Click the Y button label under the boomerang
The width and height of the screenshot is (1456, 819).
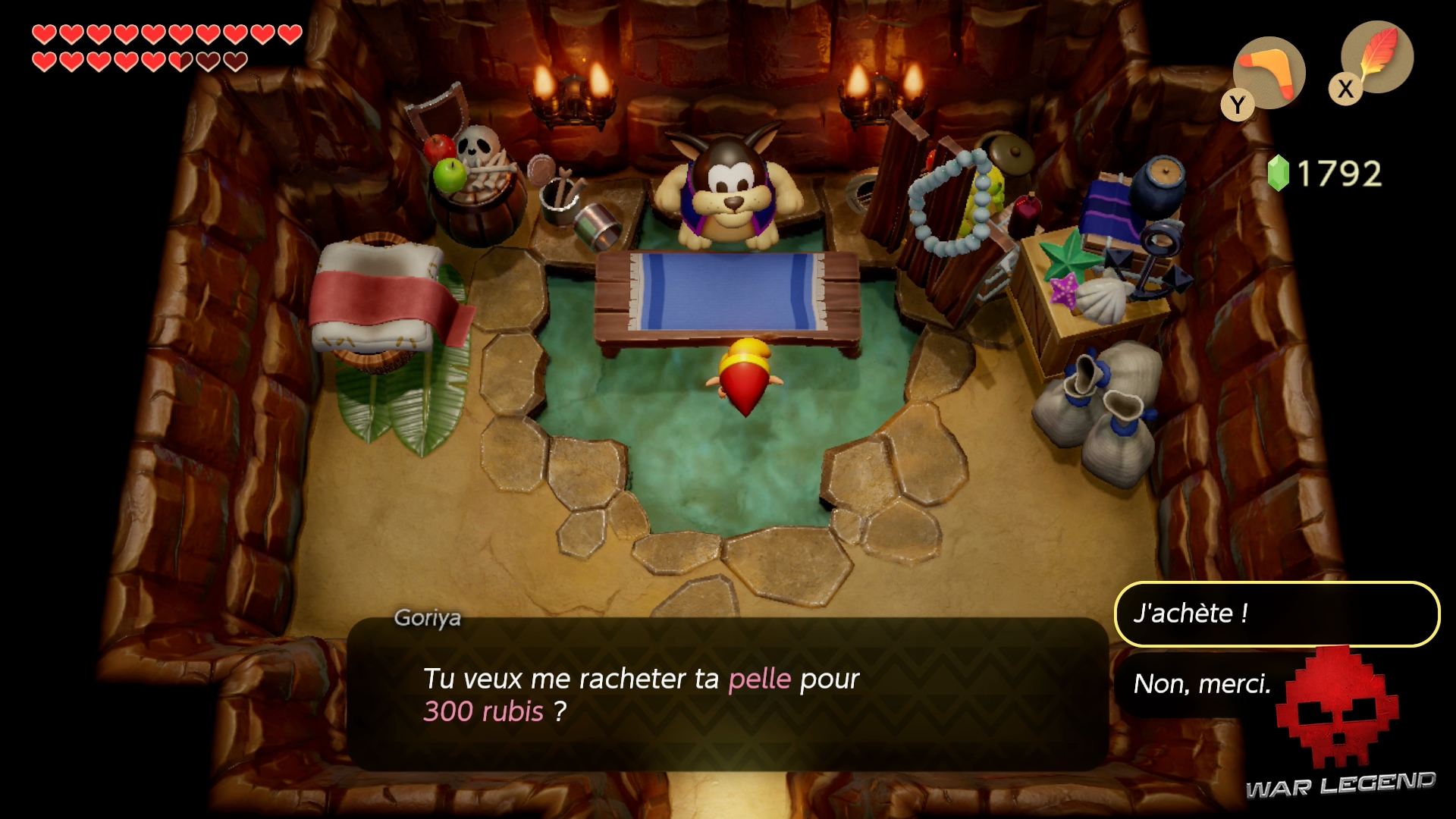(x=1238, y=104)
